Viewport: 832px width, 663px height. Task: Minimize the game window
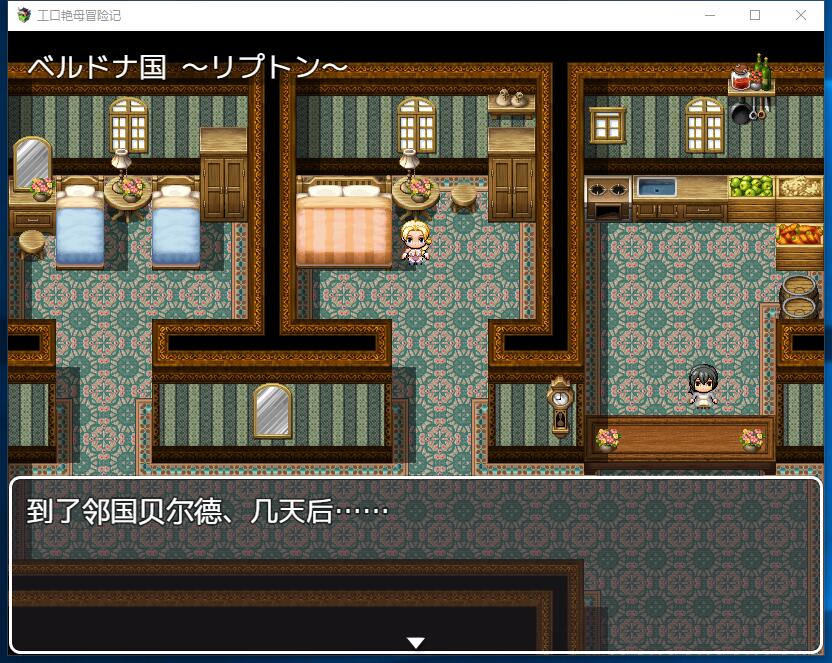click(x=710, y=15)
